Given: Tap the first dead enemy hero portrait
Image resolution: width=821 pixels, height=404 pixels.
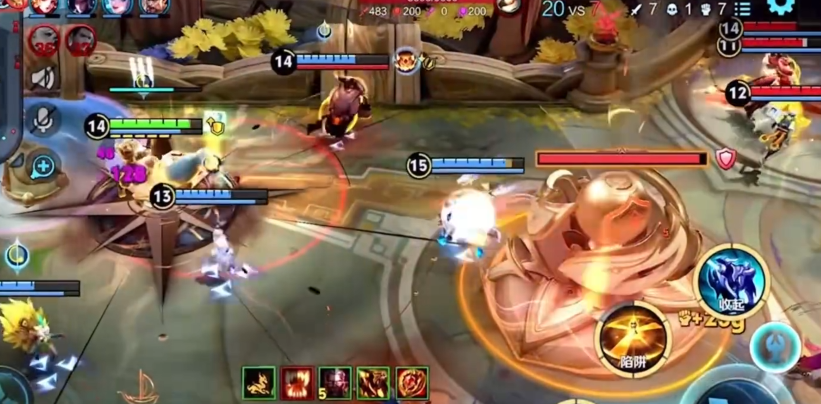Looking at the screenshot, I should coord(44,40).
